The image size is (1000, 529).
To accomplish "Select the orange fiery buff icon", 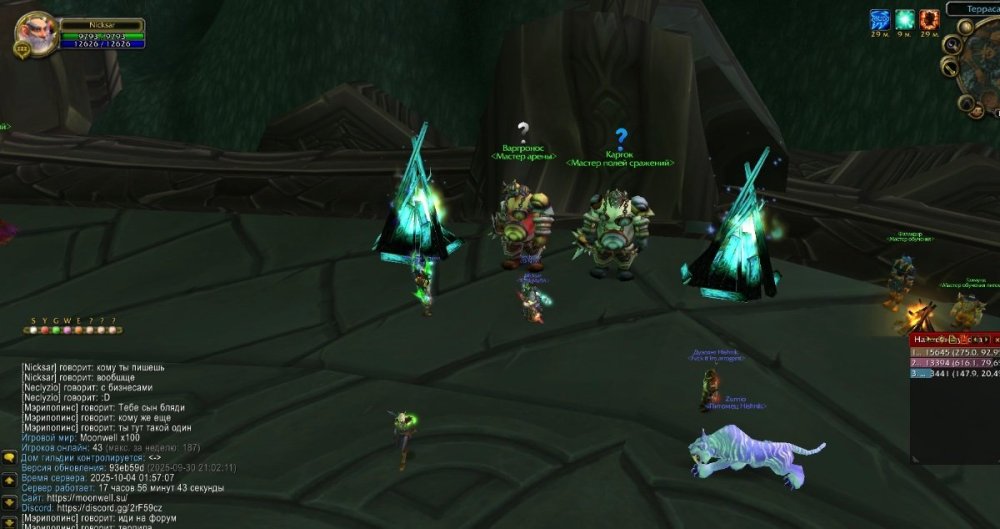I will tap(930, 19).
